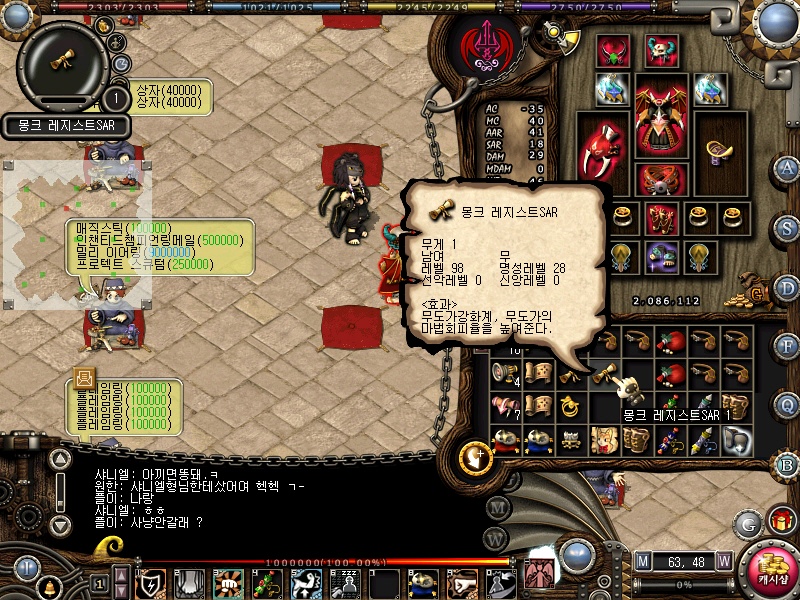
Task: Click the round S side button
Action: (787, 227)
